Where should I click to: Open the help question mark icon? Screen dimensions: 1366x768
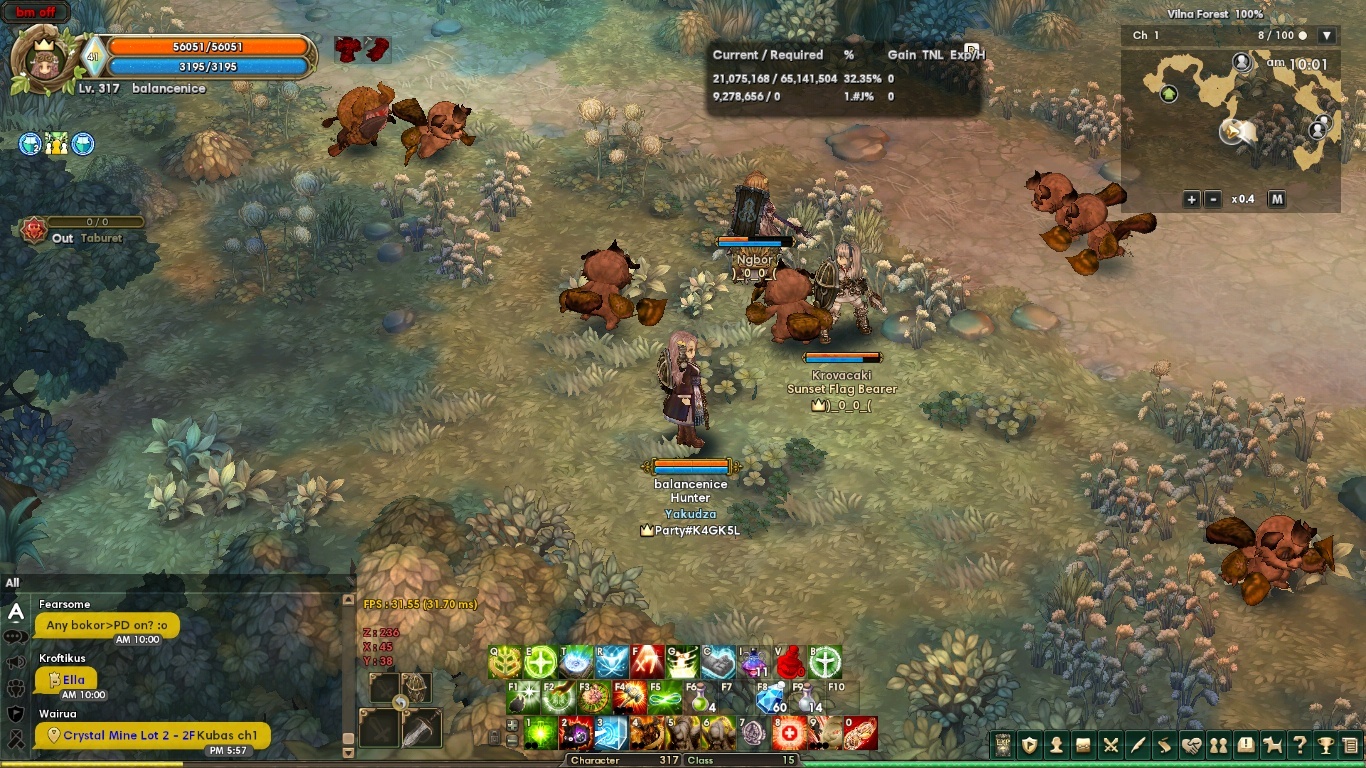(x=1299, y=745)
